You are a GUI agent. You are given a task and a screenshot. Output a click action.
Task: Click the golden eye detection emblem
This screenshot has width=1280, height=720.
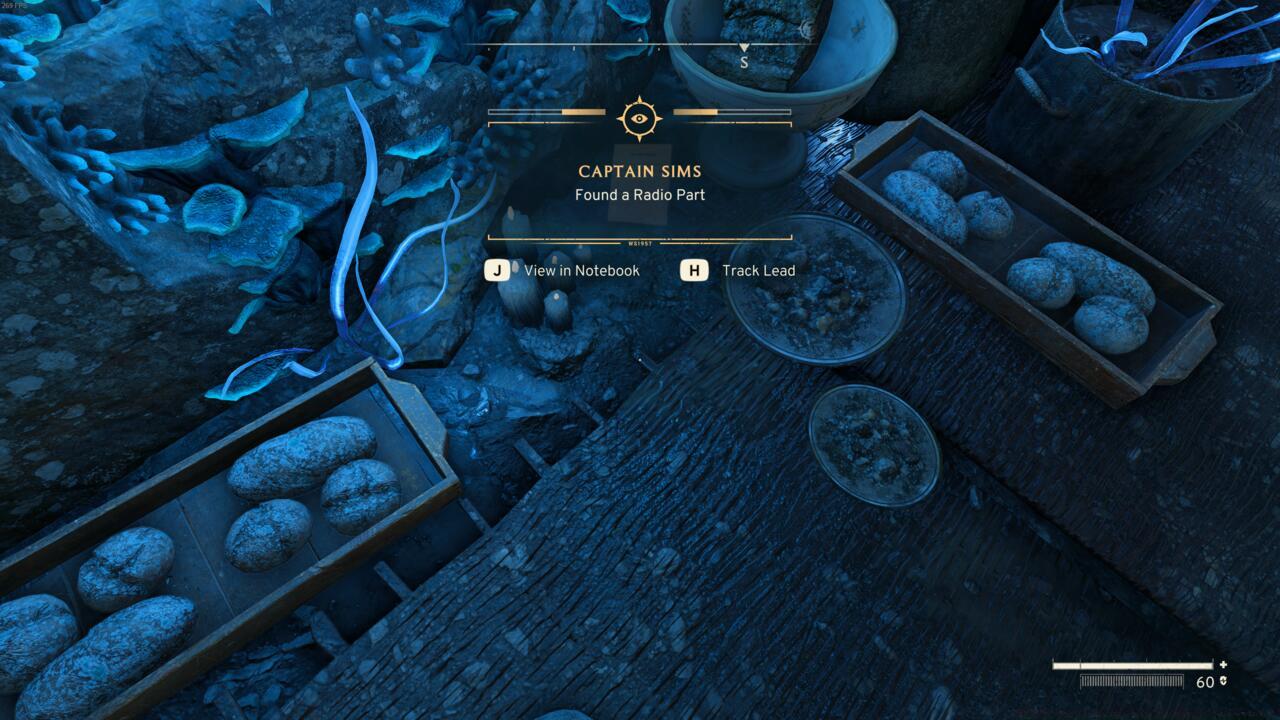639,118
